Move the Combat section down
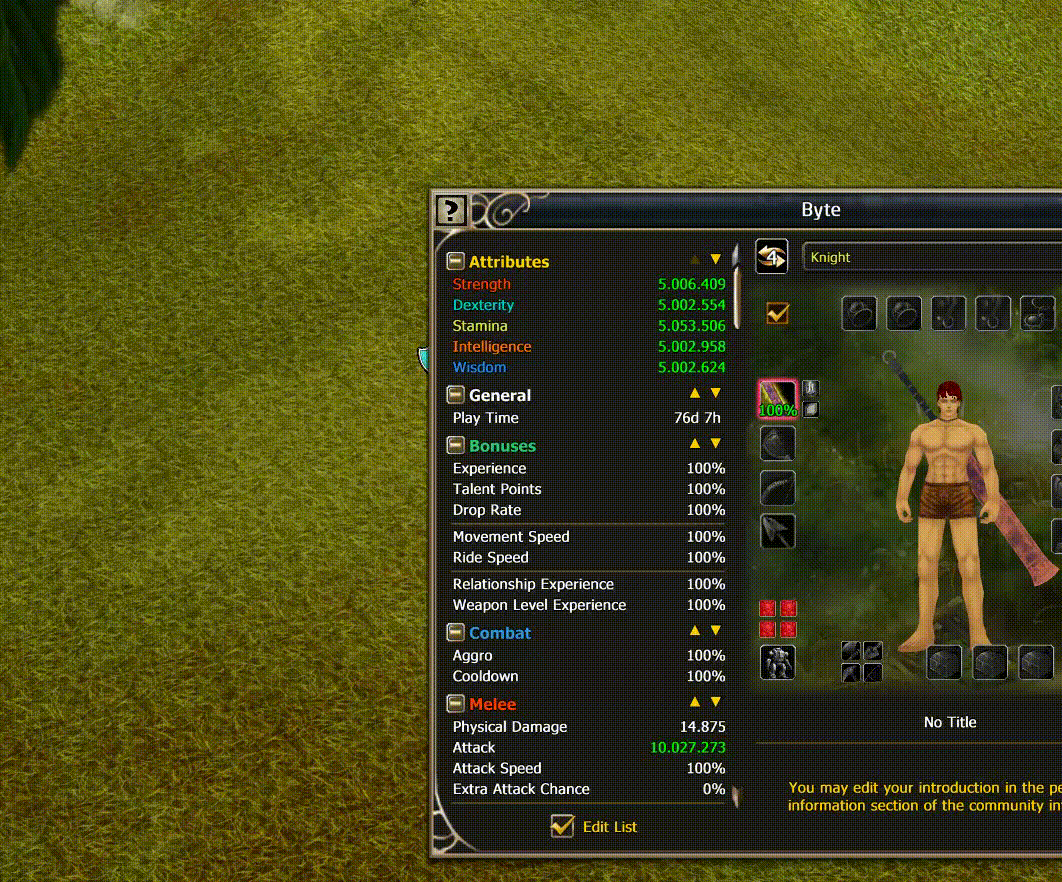 pos(716,631)
